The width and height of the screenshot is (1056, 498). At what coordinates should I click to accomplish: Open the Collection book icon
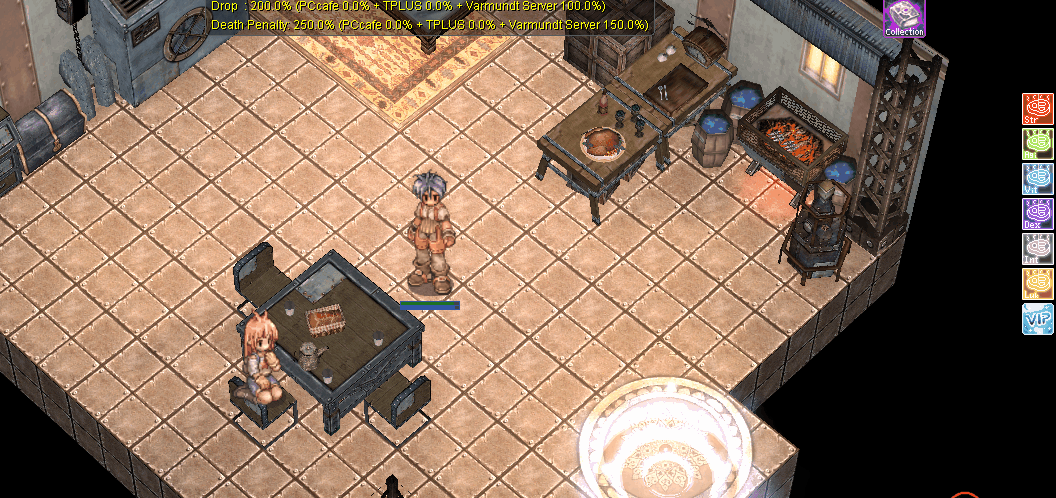click(x=904, y=18)
